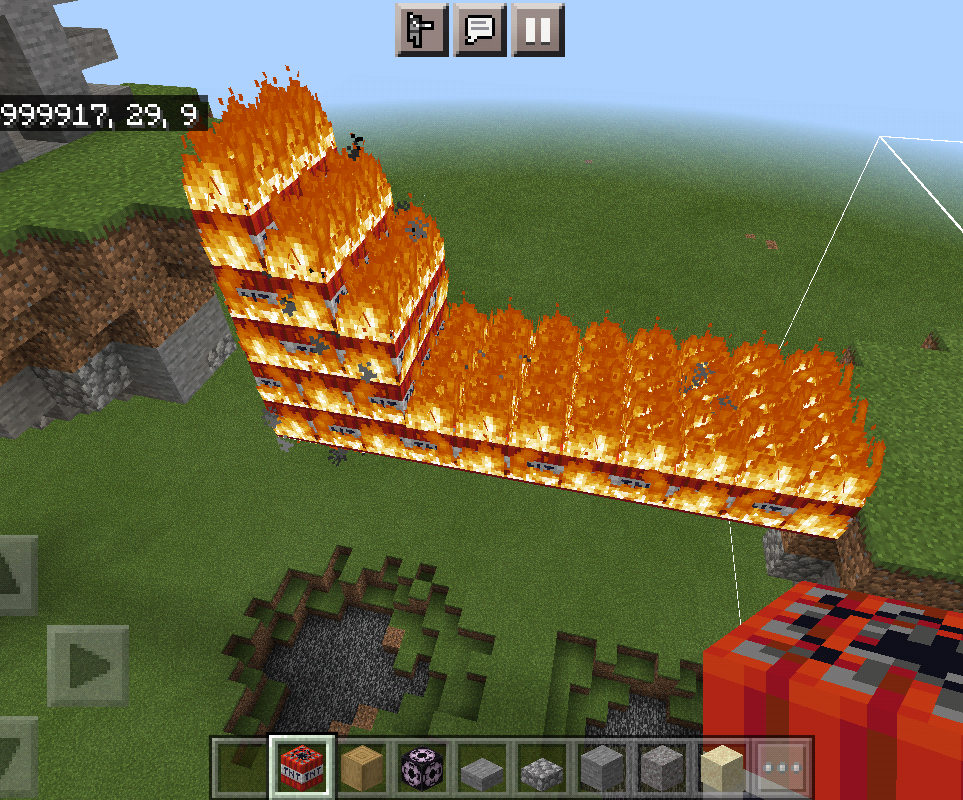Open the emote menu button
Image resolution: width=963 pixels, height=800 pixels.
click(x=422, y=30)
